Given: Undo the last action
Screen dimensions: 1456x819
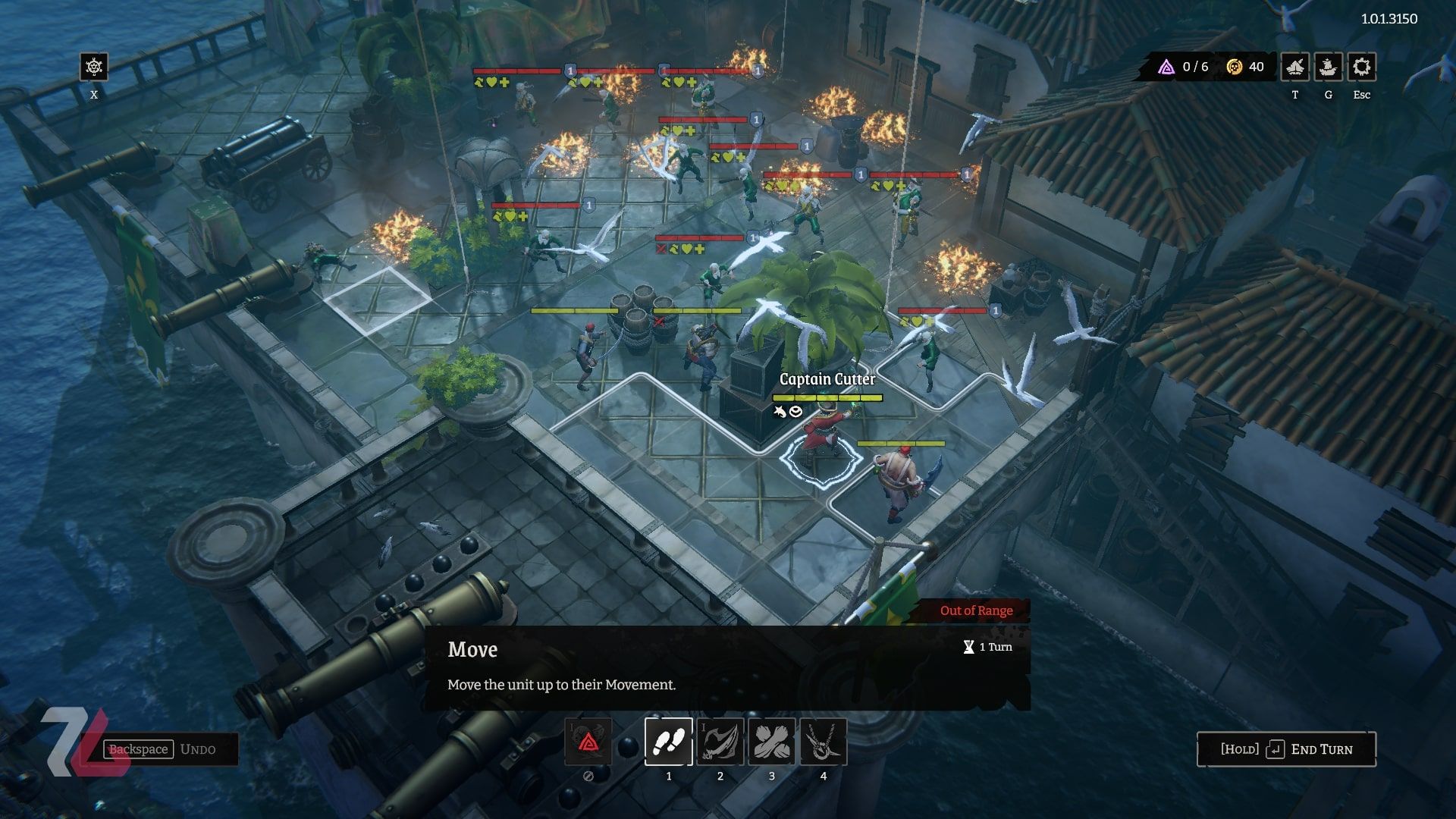Looking at the screenshot, I should (171, 749).
